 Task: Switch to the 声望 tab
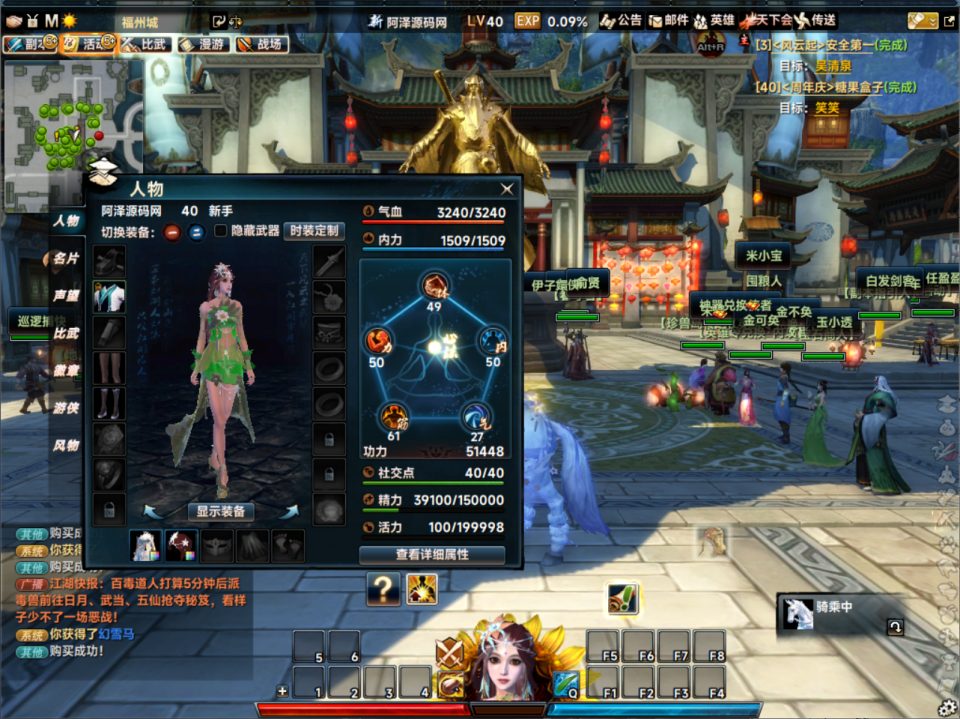66,296
